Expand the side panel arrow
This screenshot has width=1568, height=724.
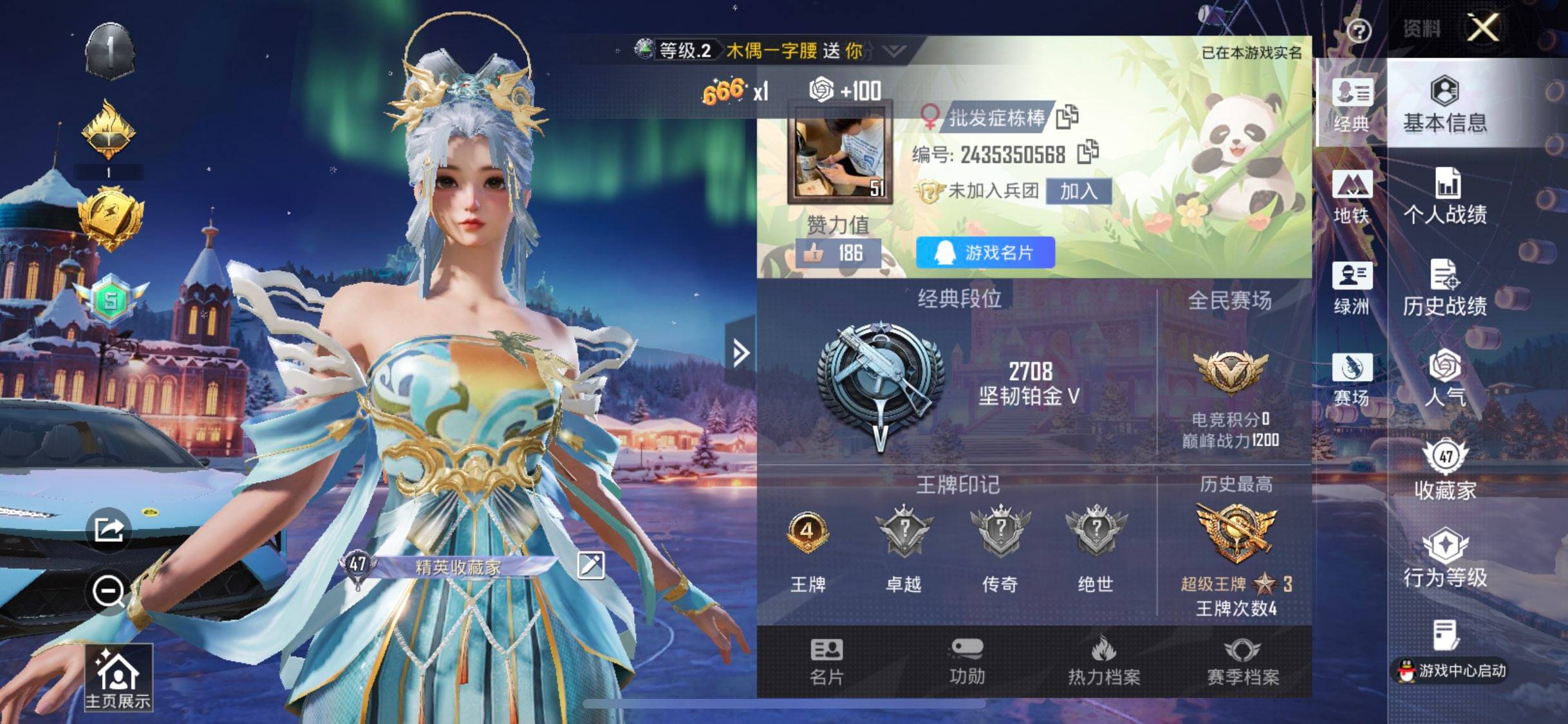click(740, 353)
